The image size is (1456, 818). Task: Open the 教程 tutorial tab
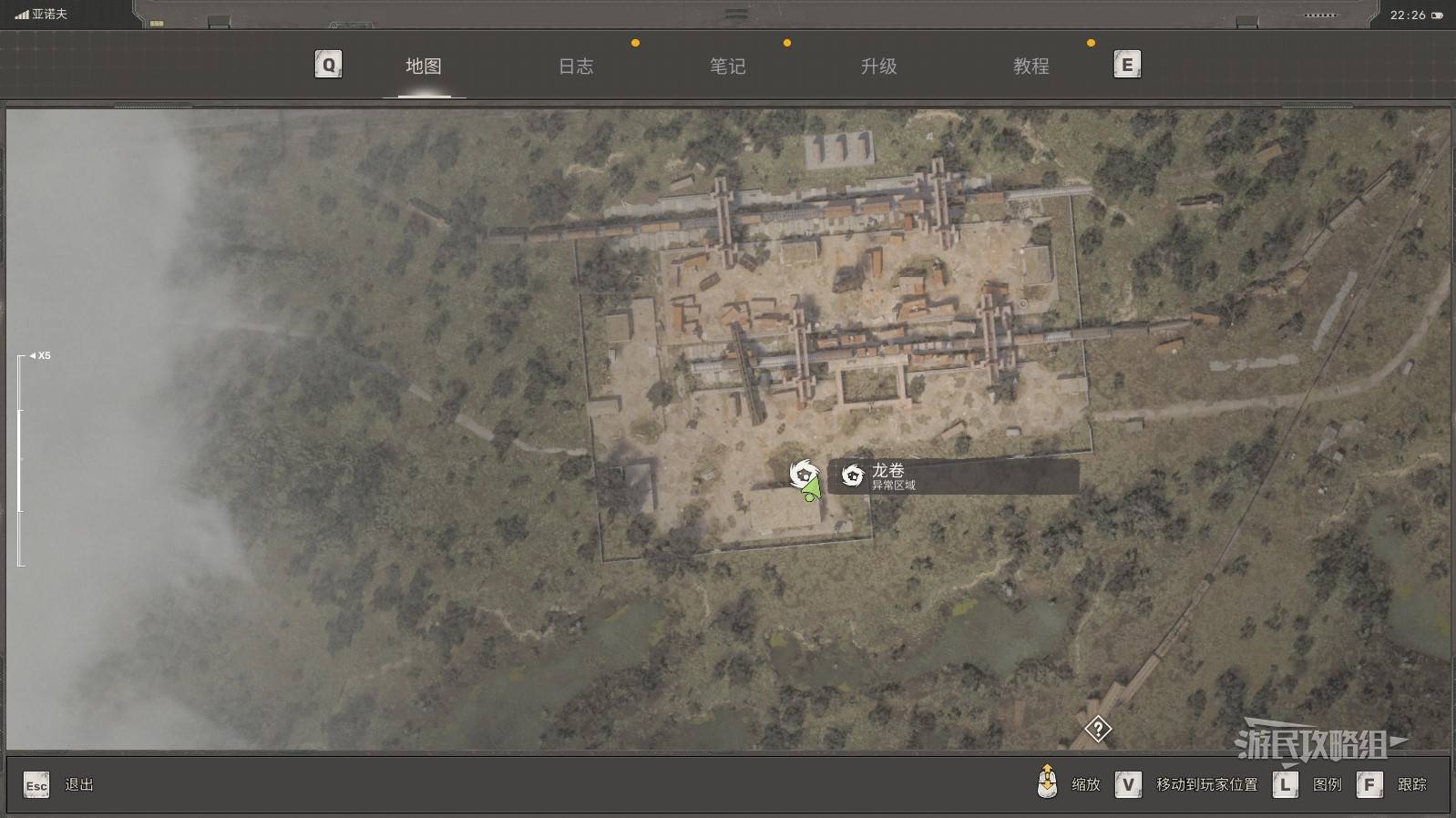(1030, 66)
